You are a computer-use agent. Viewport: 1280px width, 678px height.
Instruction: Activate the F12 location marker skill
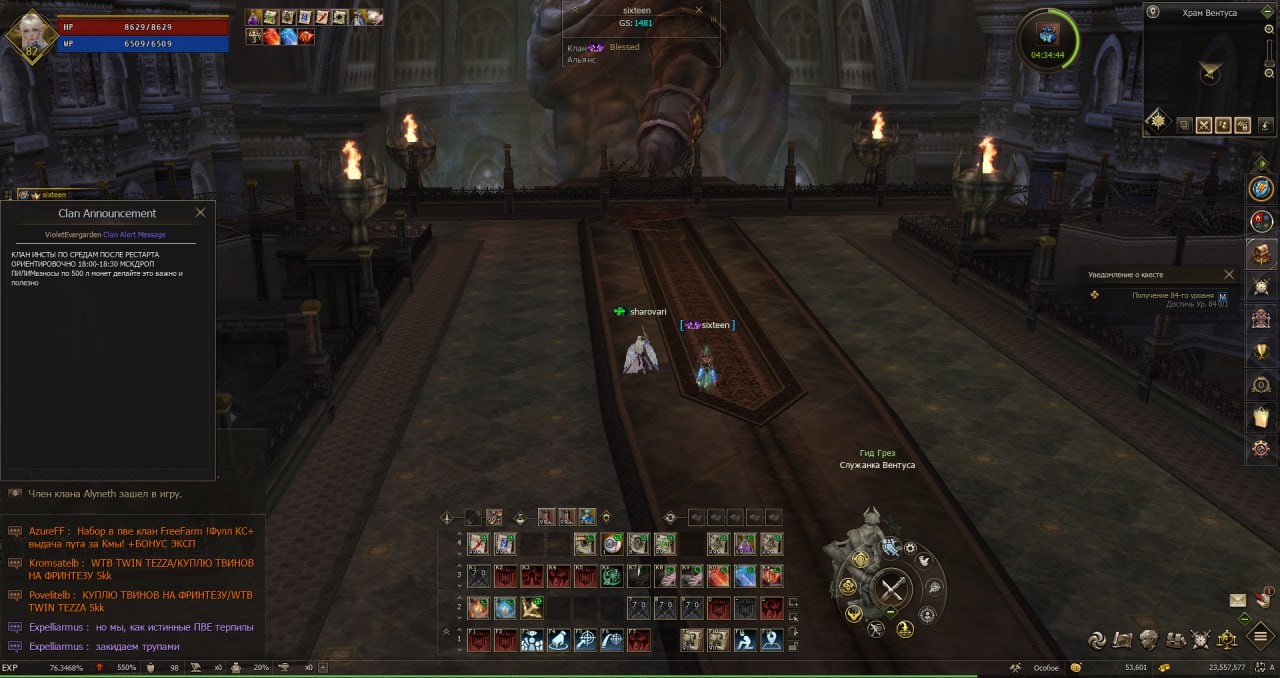pos(770,640)
